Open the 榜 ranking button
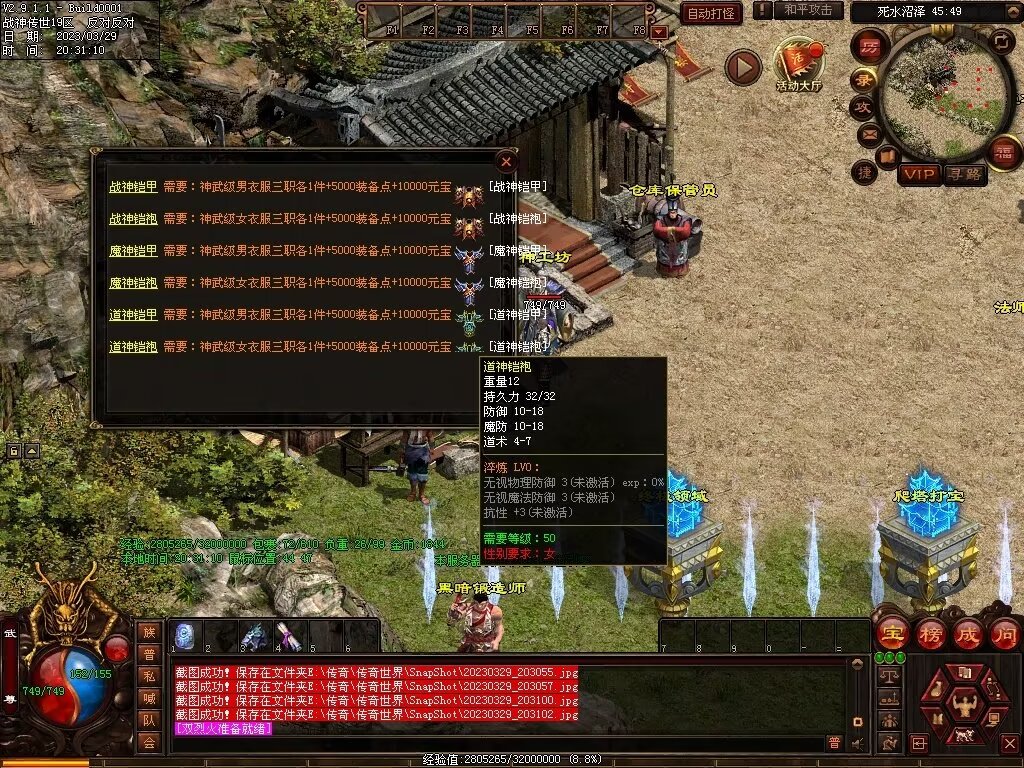This screenshot has width=1024, height=768. click(x=931, y=633)
